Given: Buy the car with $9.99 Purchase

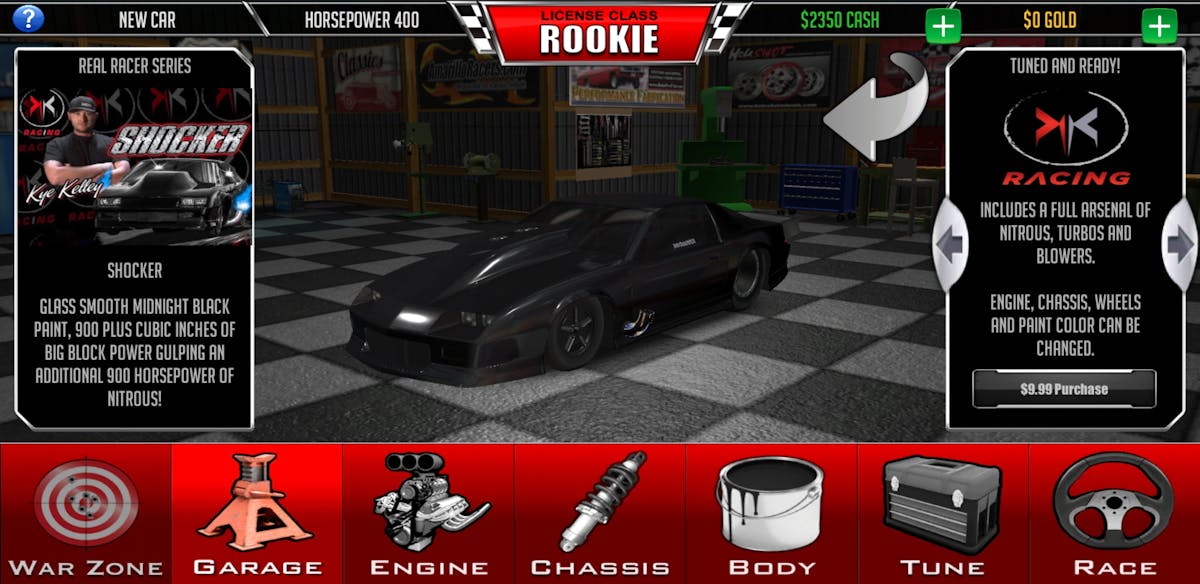Looking at the screenshot, I should point(1064,388).
